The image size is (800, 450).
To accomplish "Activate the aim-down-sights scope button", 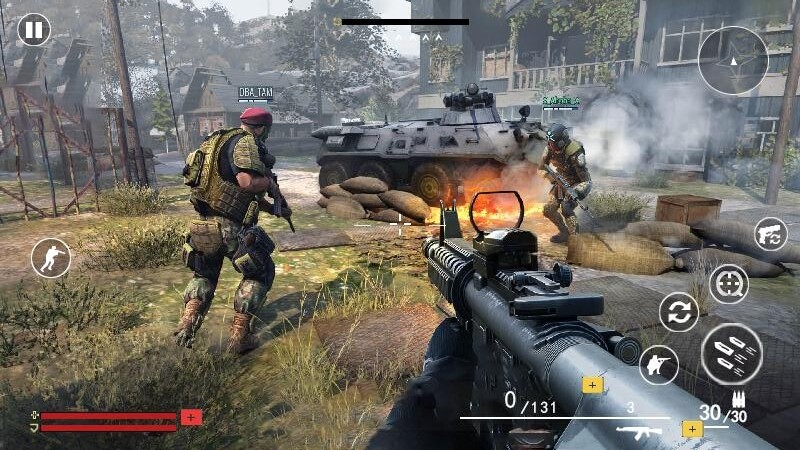I will [x=728, y=284].
